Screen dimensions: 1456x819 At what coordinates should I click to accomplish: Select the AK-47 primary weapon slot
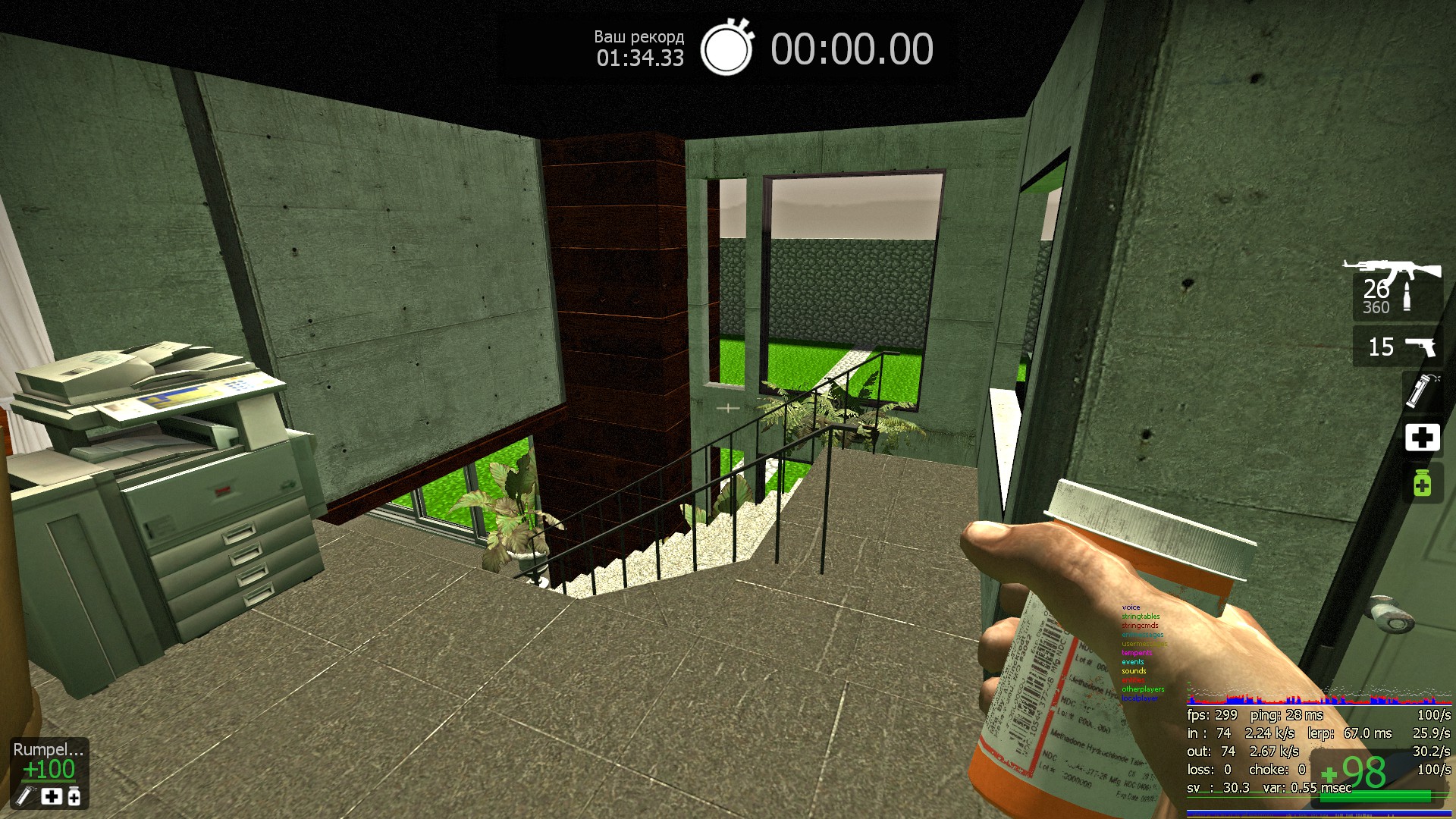click(x=1396, y=290)
